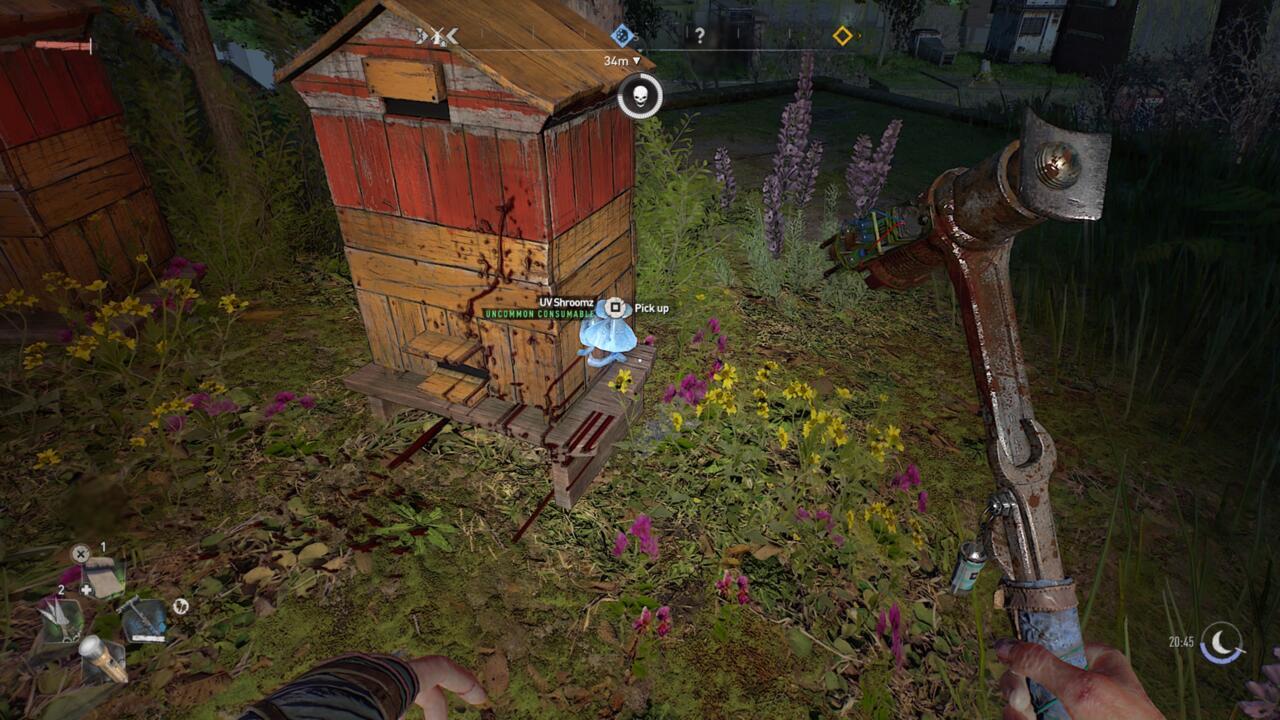The width and height of the screenshot is (1280, 720).
Task: Open the blue diamond ammo icon on compass
Action: point(621,34)
